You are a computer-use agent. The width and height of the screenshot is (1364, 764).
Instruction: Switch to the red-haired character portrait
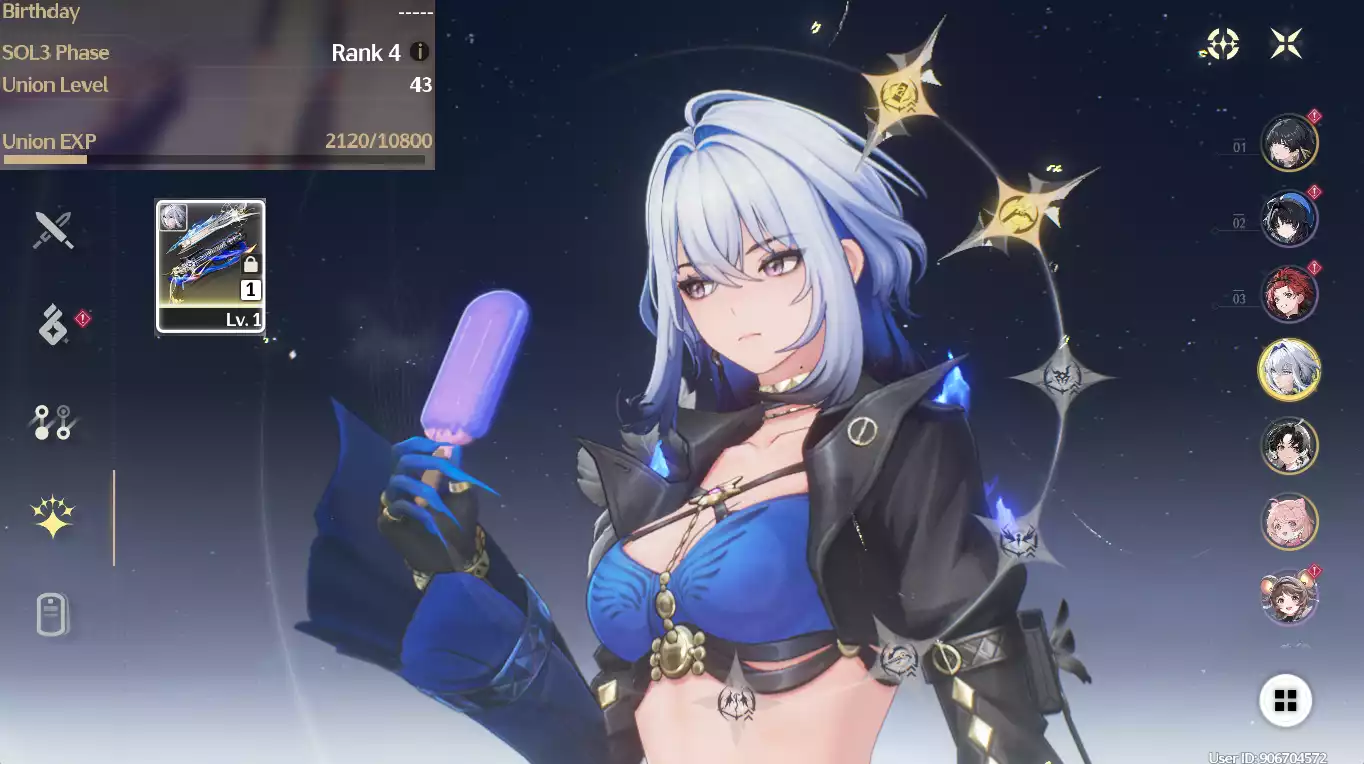[1288, 294]
